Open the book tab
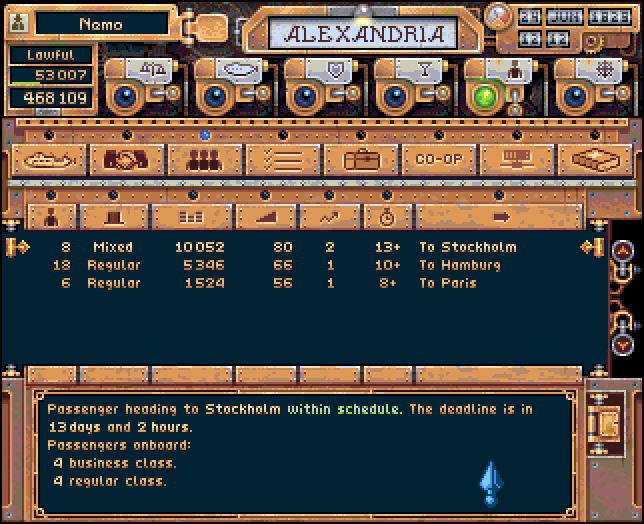 click(x=595, y=160)
